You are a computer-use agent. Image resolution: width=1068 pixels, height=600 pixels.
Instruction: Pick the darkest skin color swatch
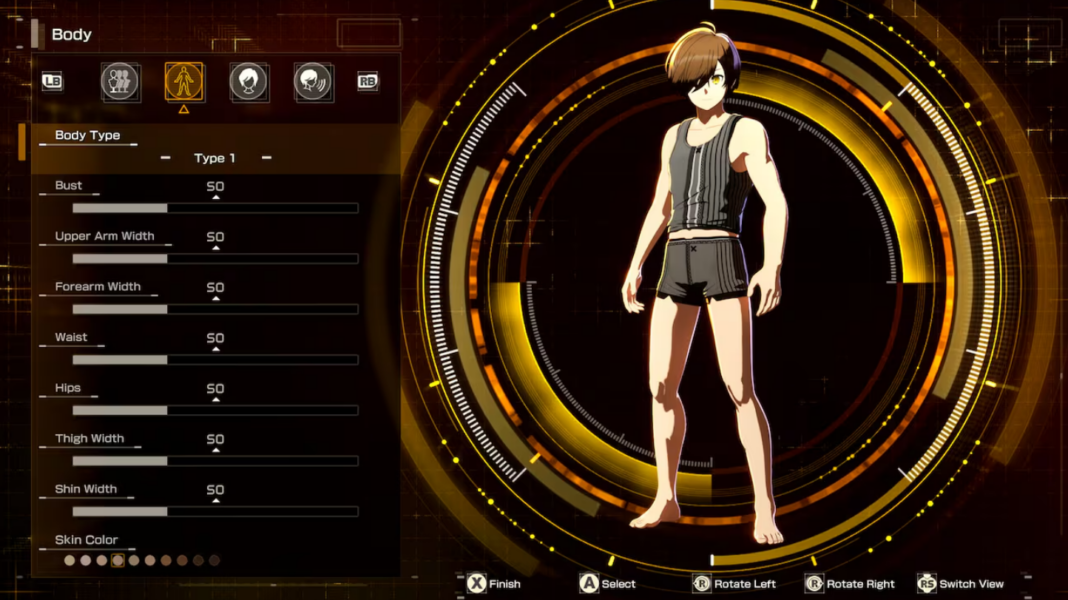(x=214, y=561)
